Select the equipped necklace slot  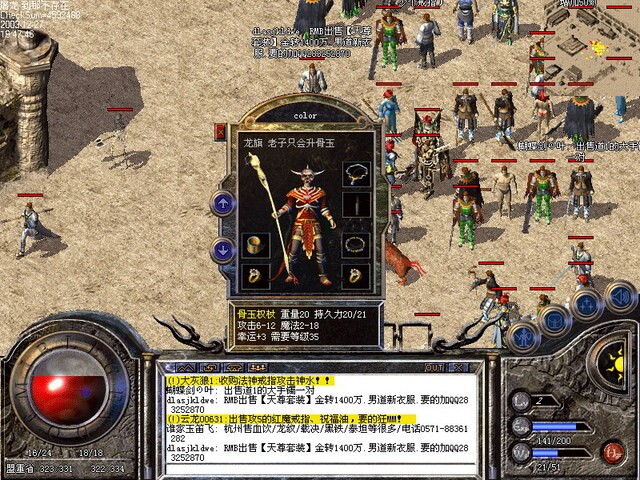(355, 172)
